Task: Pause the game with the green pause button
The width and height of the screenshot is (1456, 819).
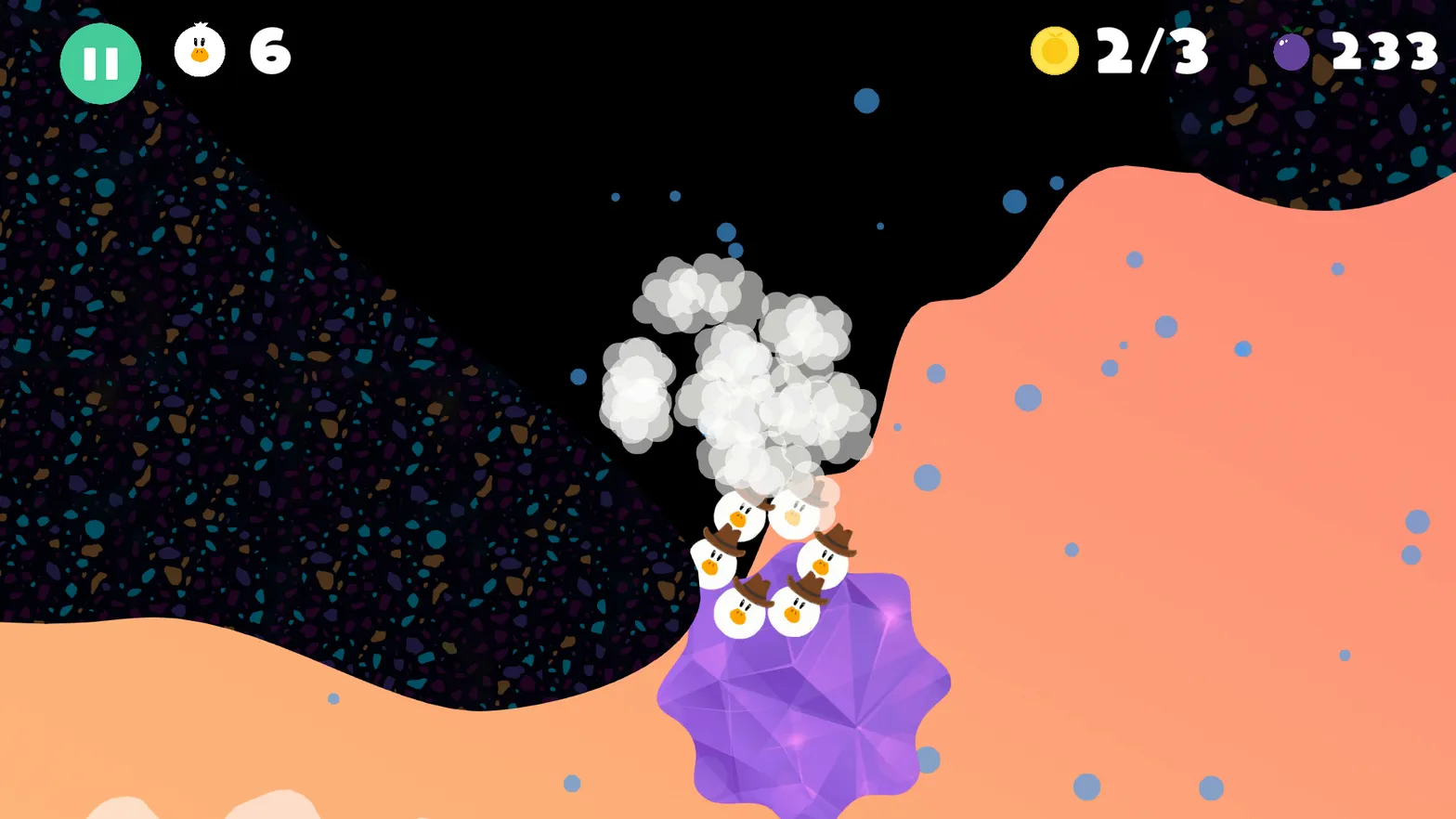Action: (x=100, y=62)
